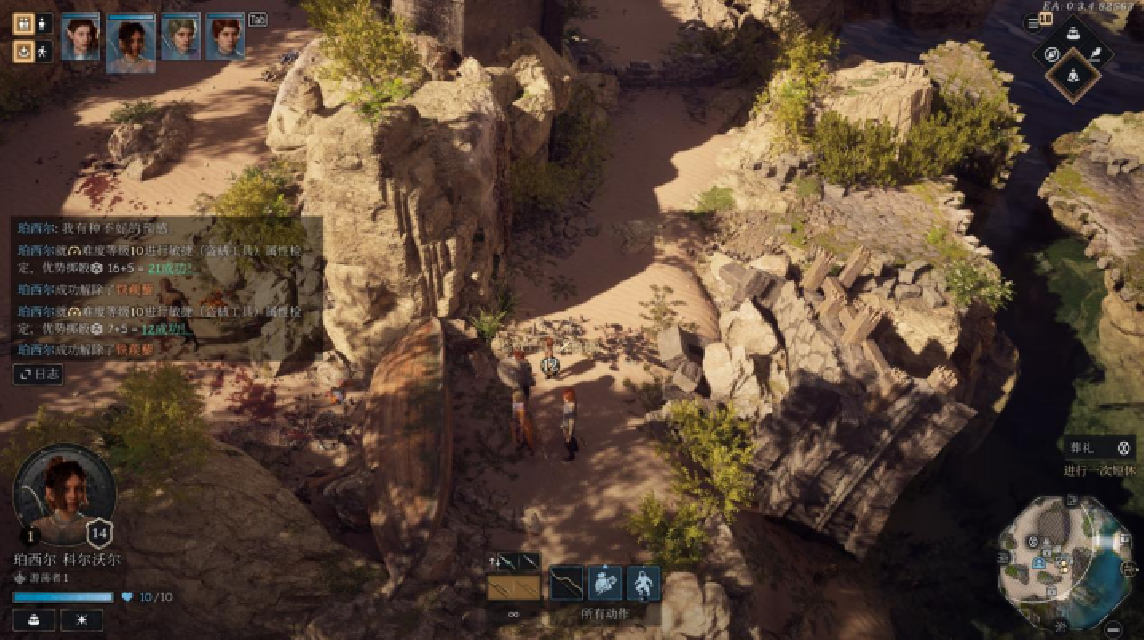Activate the standing figure action icon
Screen dimensions: 1144x640
point(642,582)
